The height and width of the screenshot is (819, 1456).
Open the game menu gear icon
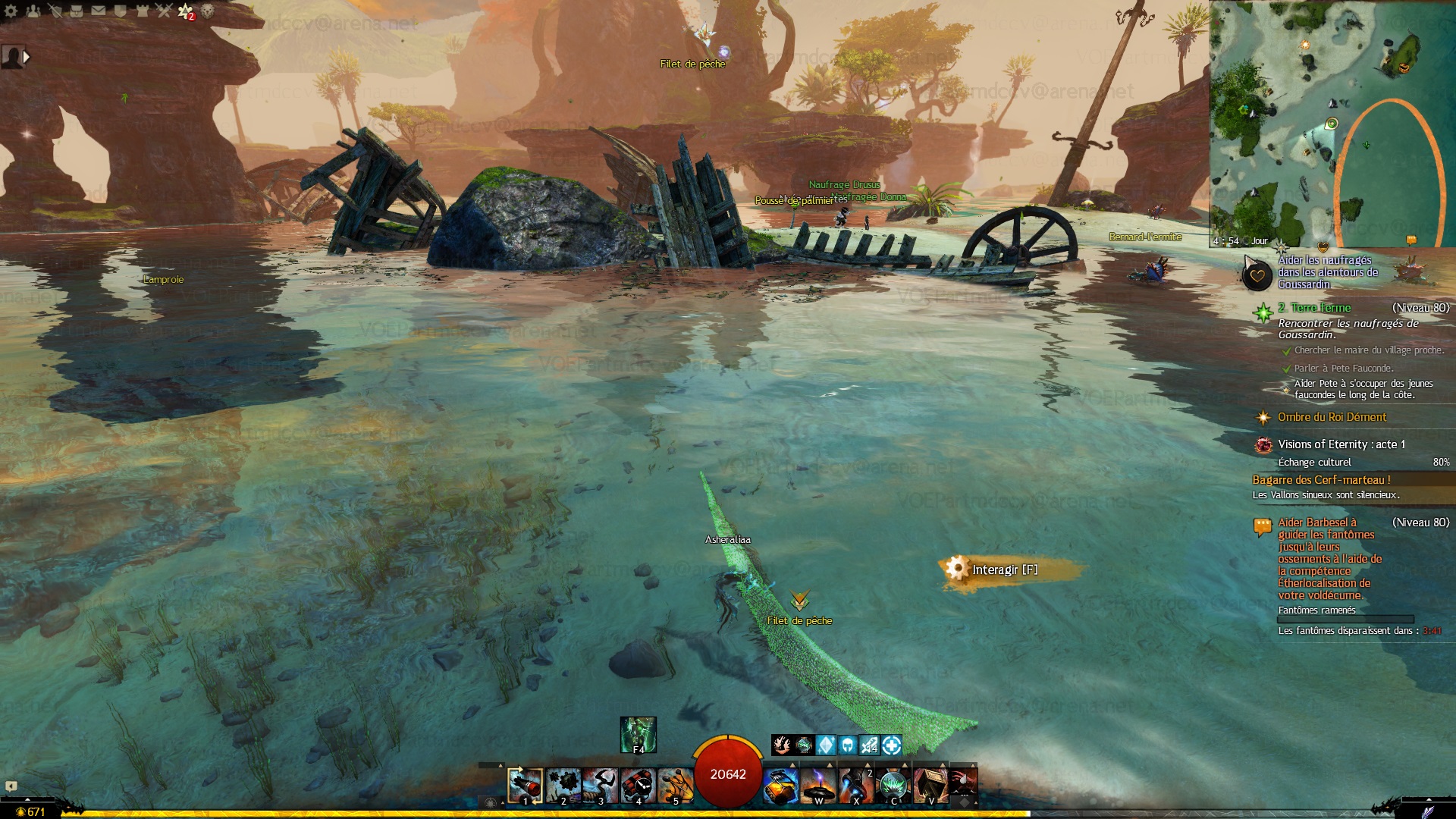(11, 11)
